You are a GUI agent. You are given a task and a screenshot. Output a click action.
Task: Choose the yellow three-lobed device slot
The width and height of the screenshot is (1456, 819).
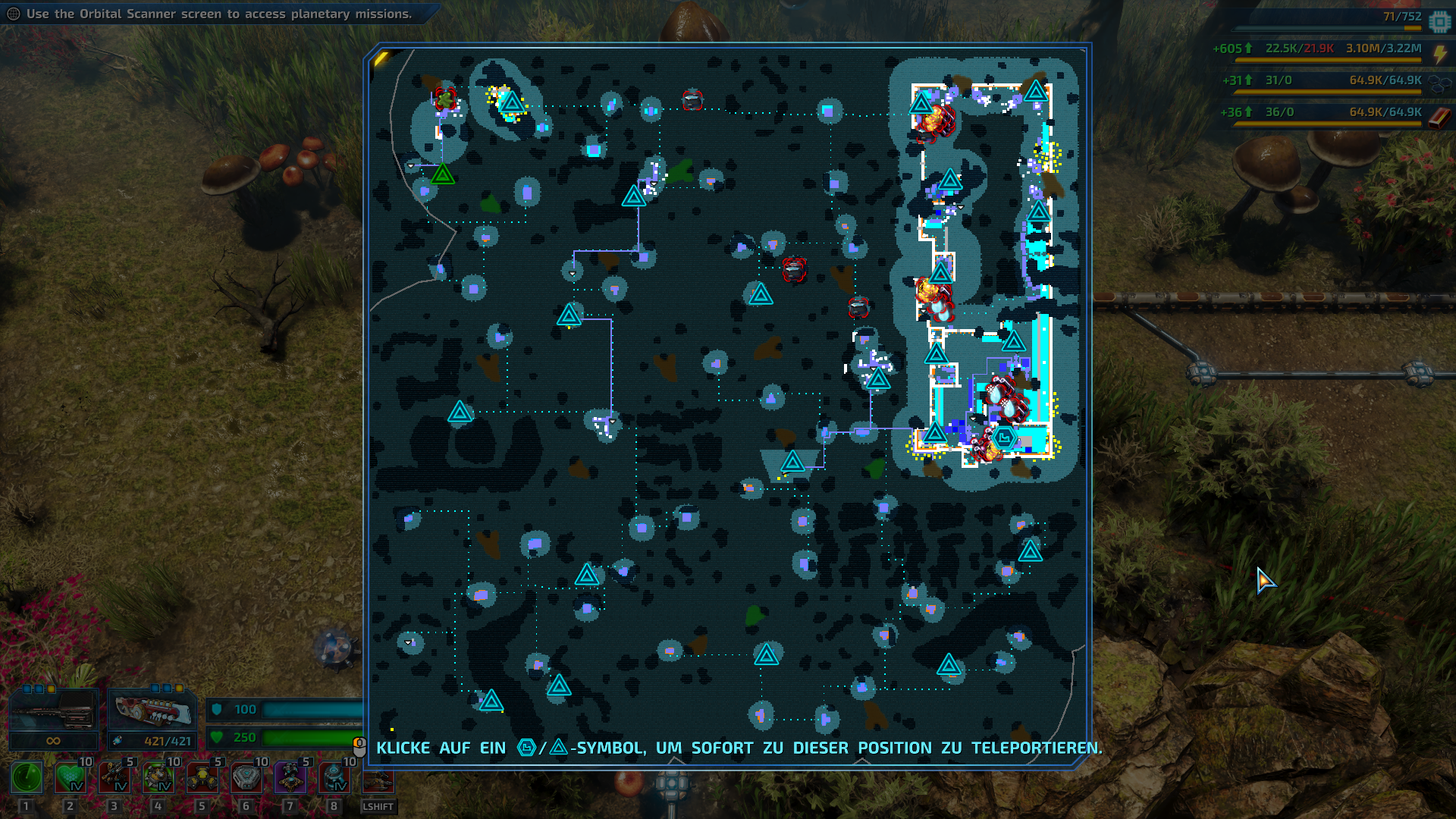click(x=202, y=777)
